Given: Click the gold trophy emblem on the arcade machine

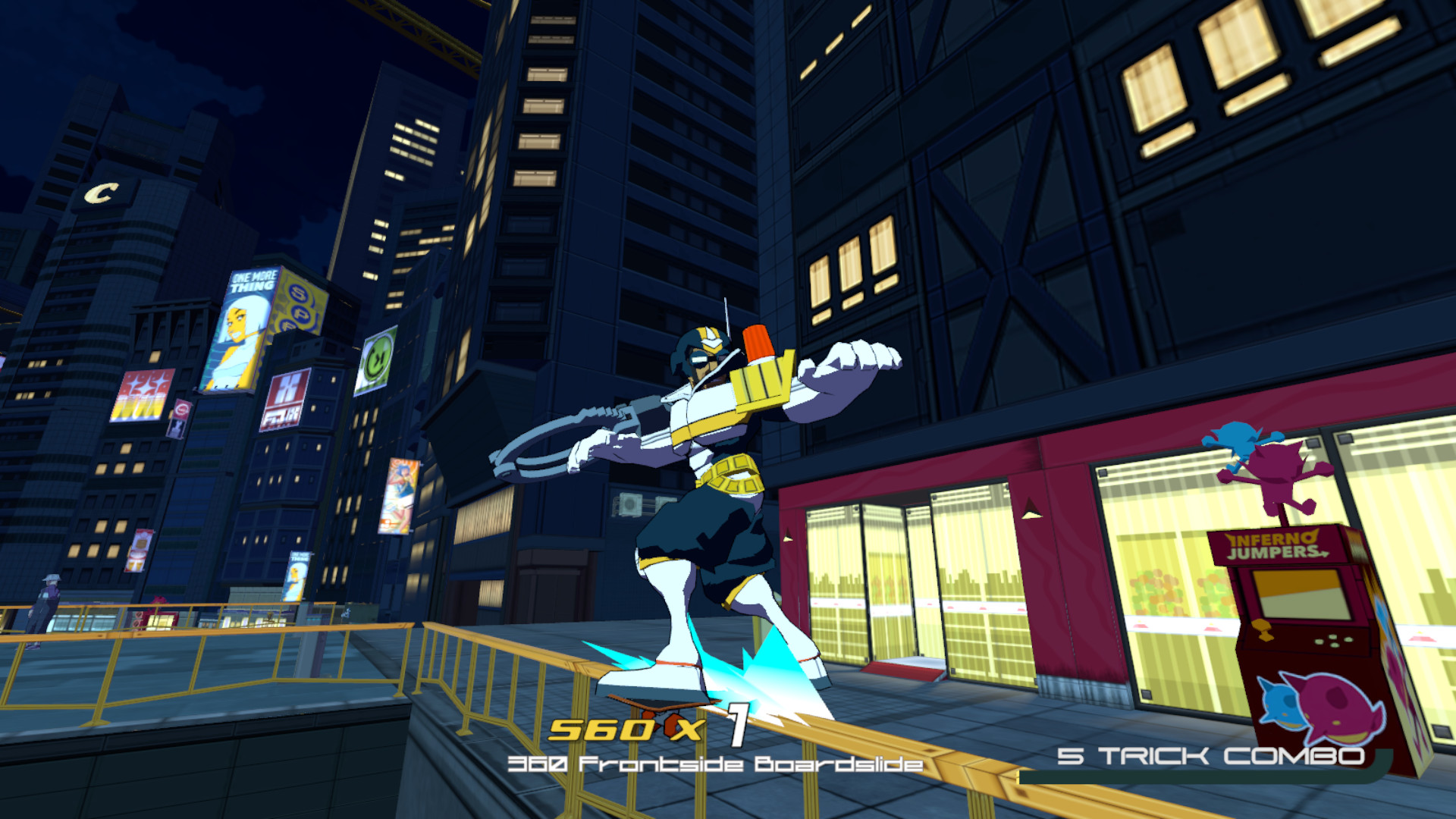Looking at the screenshot, I should point(1263,630).
